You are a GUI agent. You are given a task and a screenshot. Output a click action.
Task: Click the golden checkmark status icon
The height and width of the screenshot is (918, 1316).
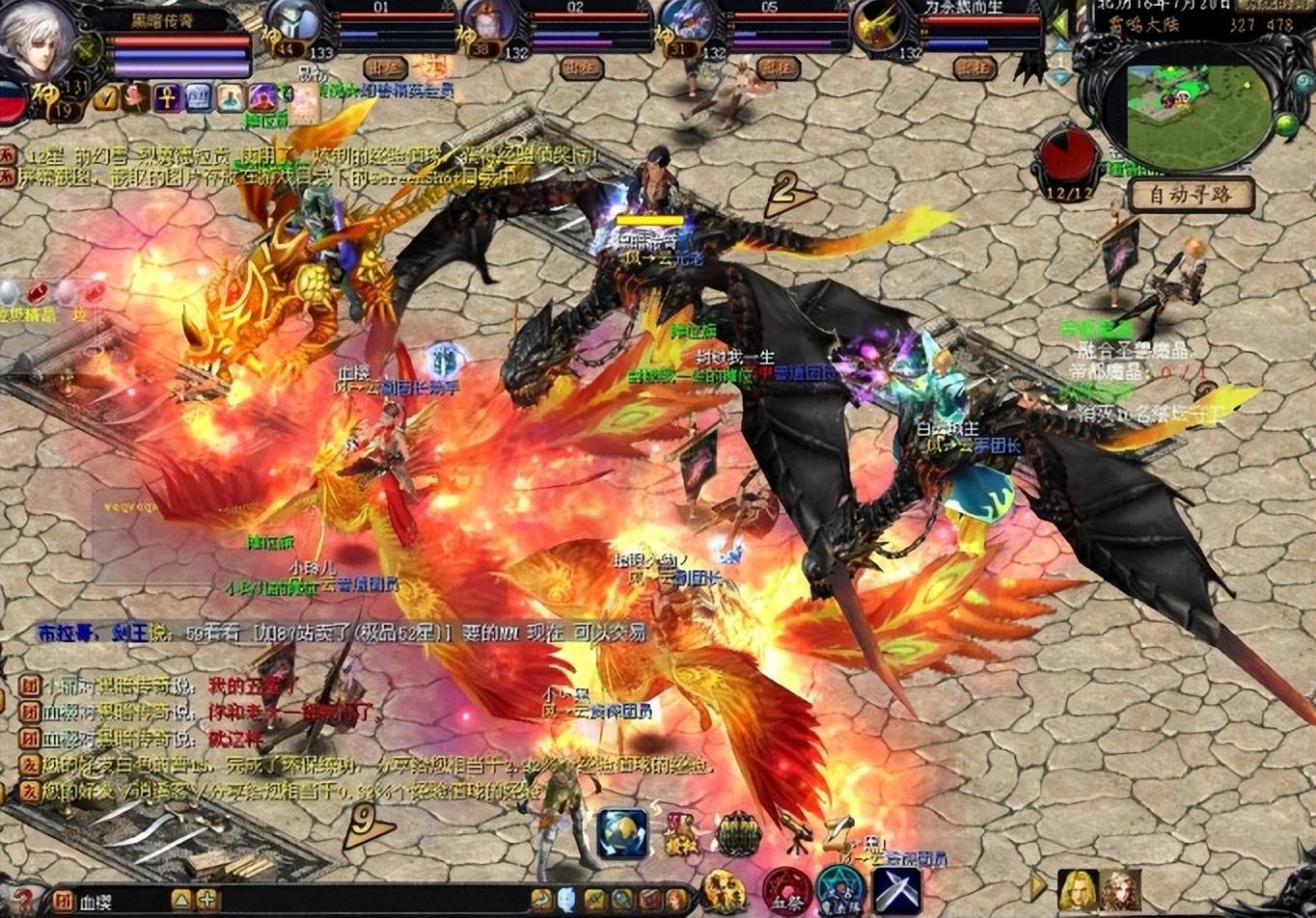coord(107,96)
